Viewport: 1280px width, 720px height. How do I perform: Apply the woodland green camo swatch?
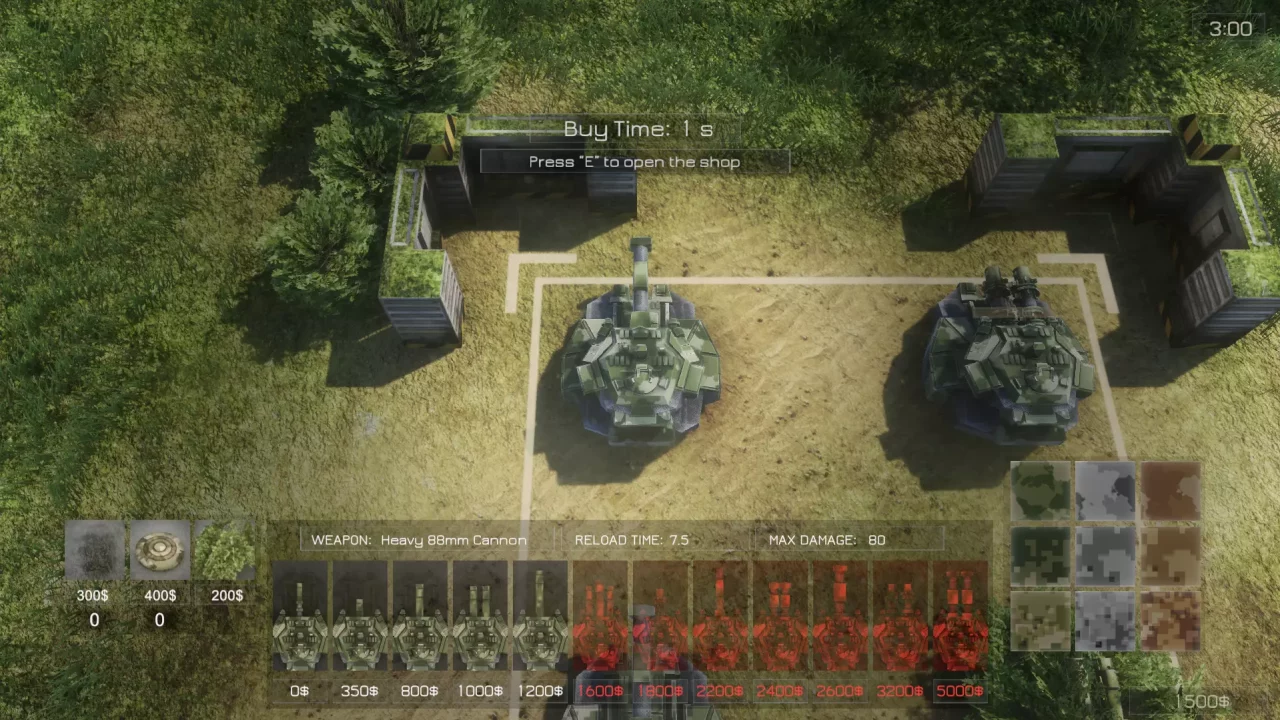click(1040, 488)
